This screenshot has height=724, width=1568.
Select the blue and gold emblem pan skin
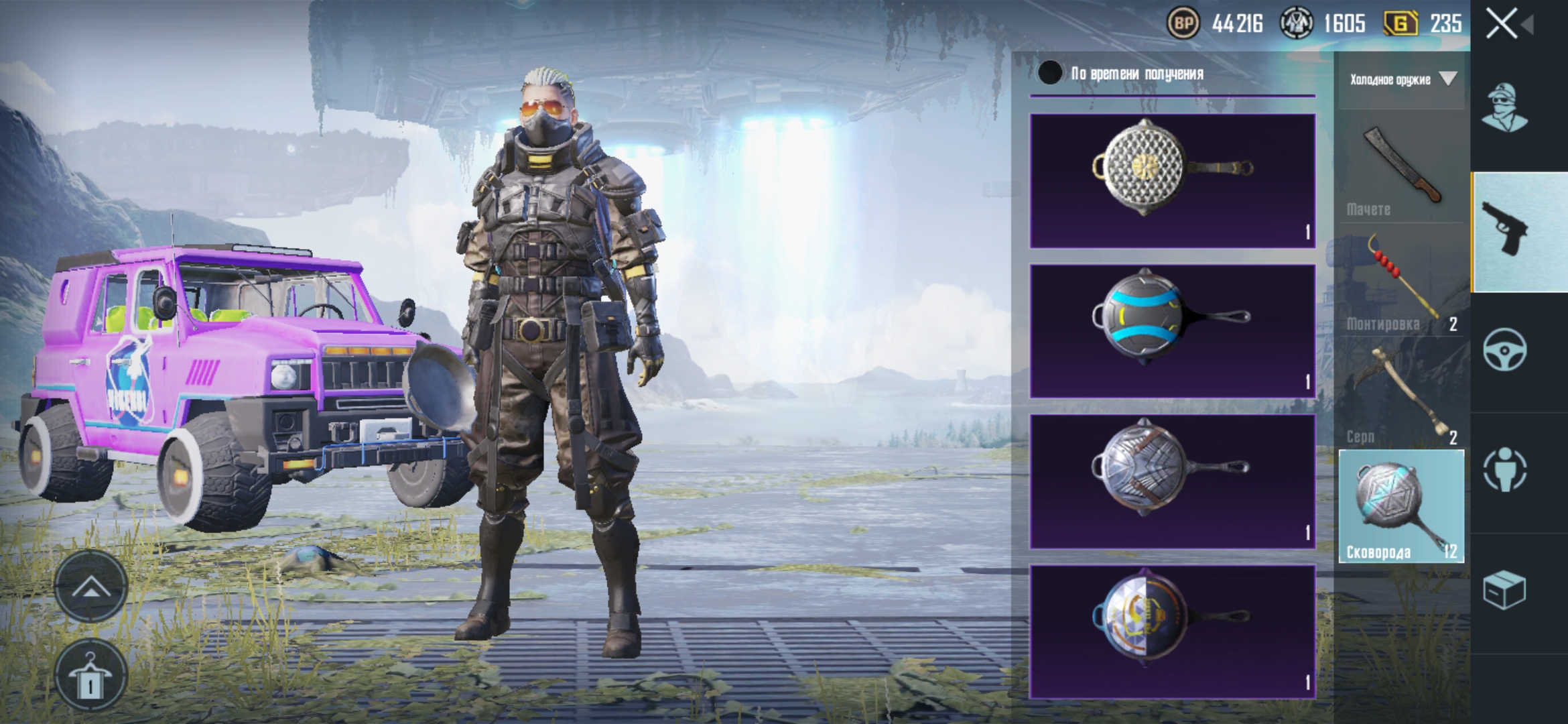coord(1172,631)
